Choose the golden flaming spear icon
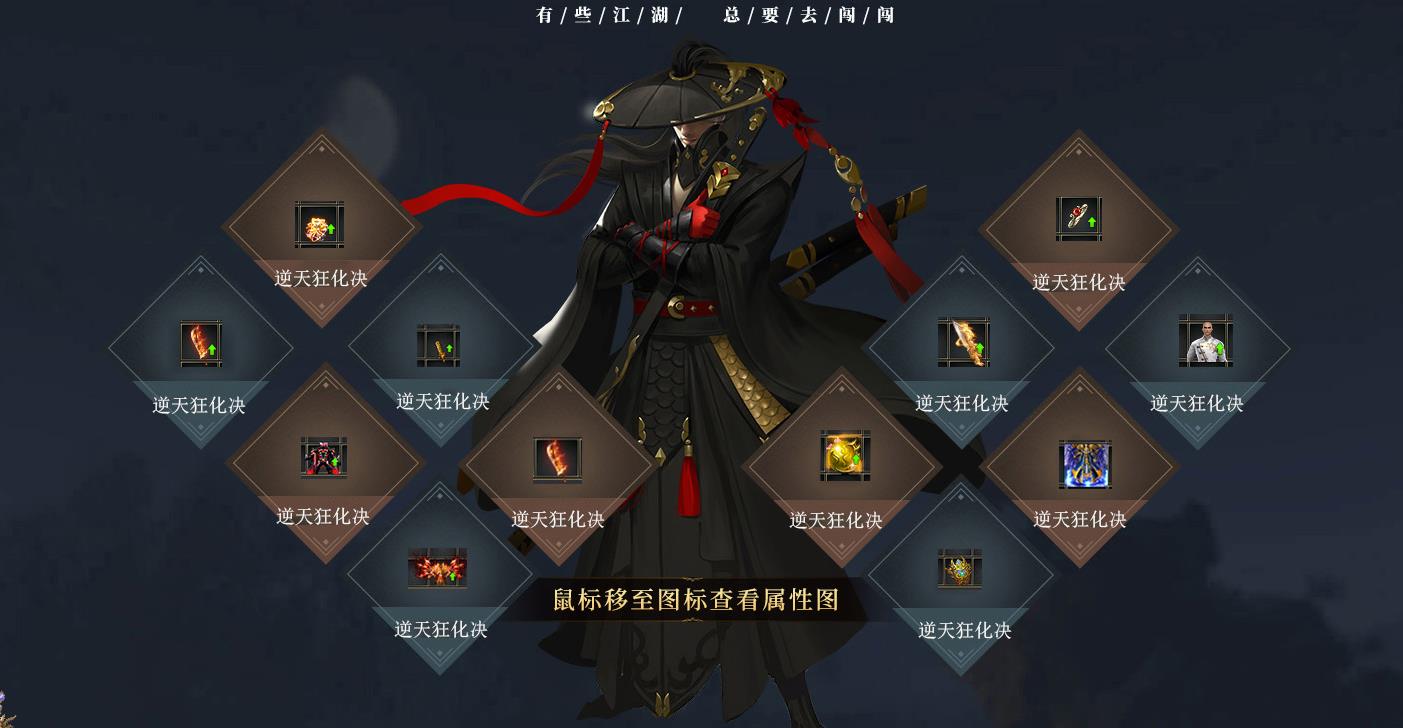 pyautogui.click(x=963, y=342)
